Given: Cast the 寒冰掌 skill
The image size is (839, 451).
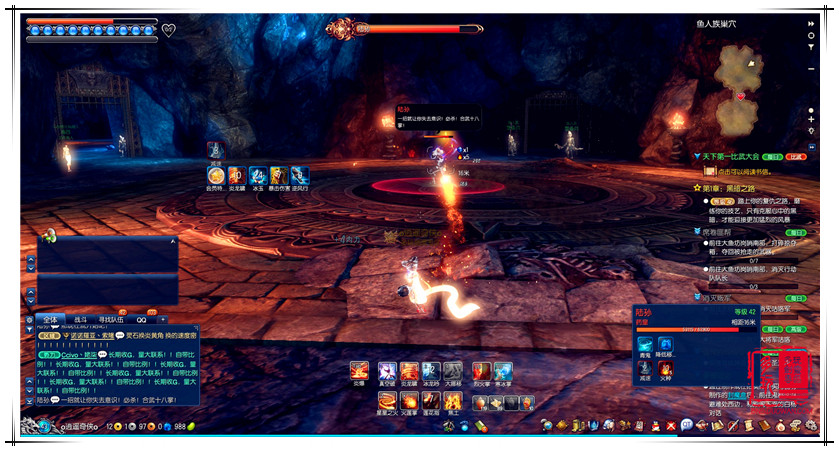Looking at the screenshot, I should (x=504, y=372).
